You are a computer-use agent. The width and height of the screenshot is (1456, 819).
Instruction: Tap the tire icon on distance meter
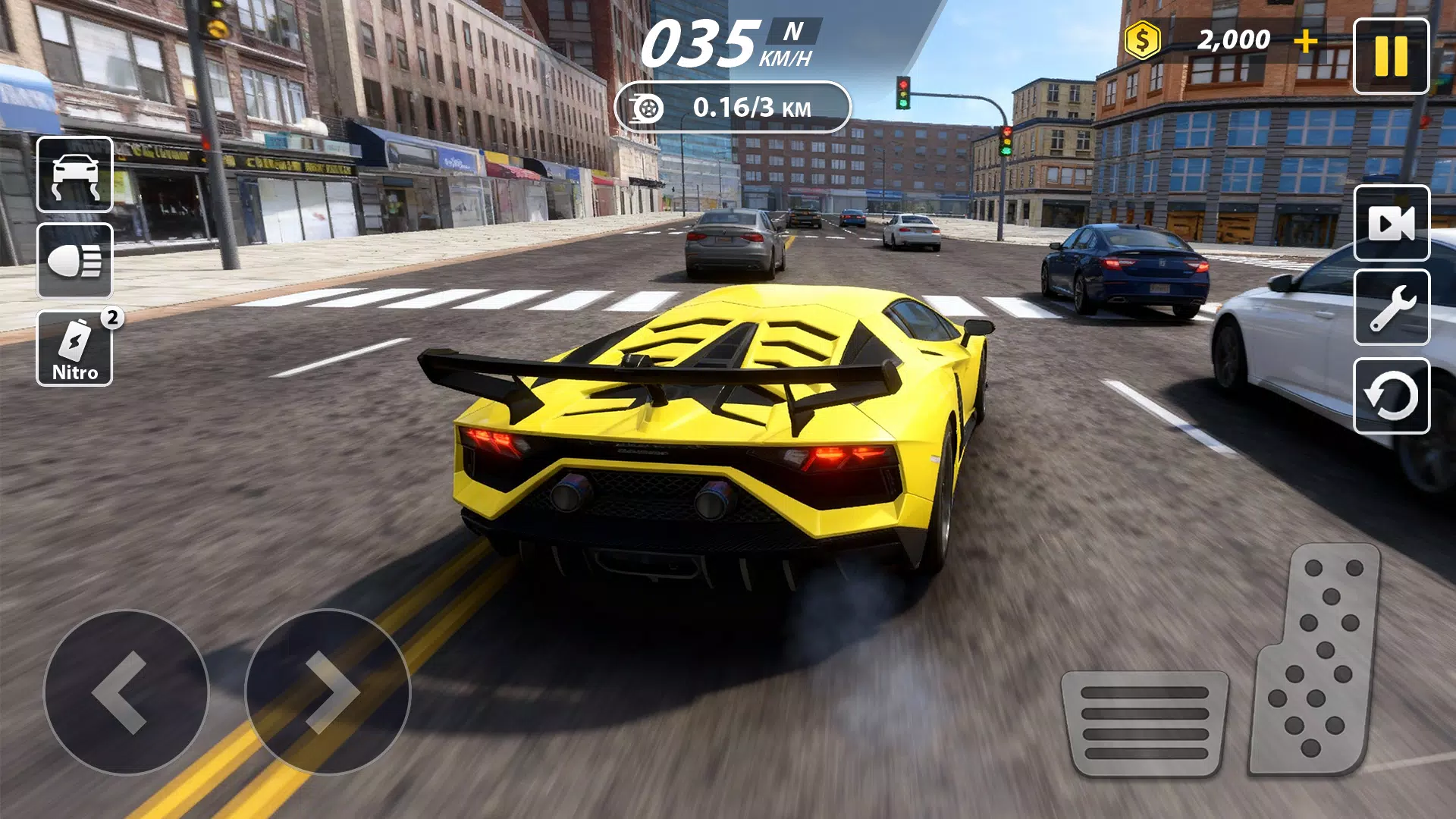[648, 106]
